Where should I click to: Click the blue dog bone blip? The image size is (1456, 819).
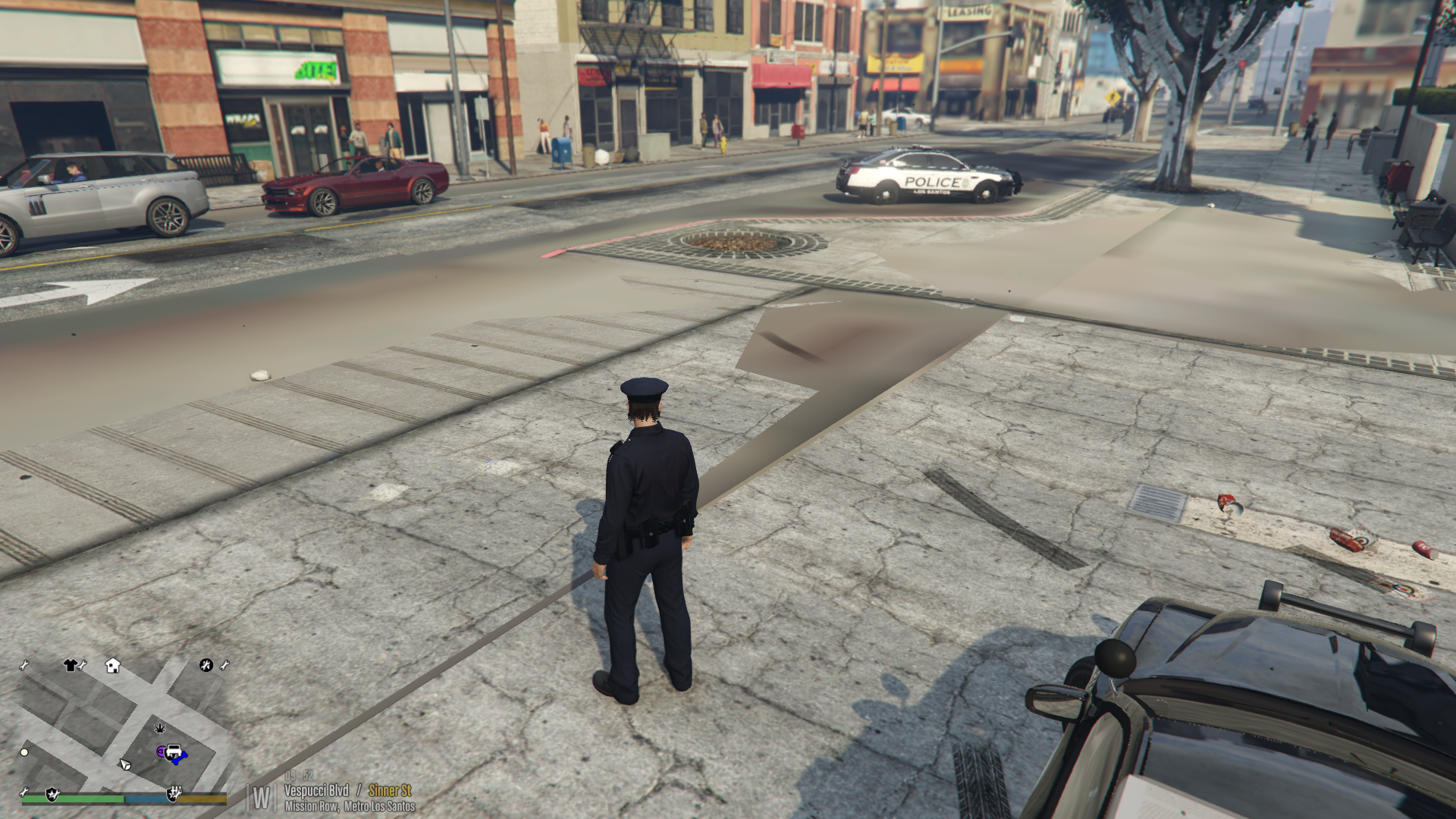point(180,758)
